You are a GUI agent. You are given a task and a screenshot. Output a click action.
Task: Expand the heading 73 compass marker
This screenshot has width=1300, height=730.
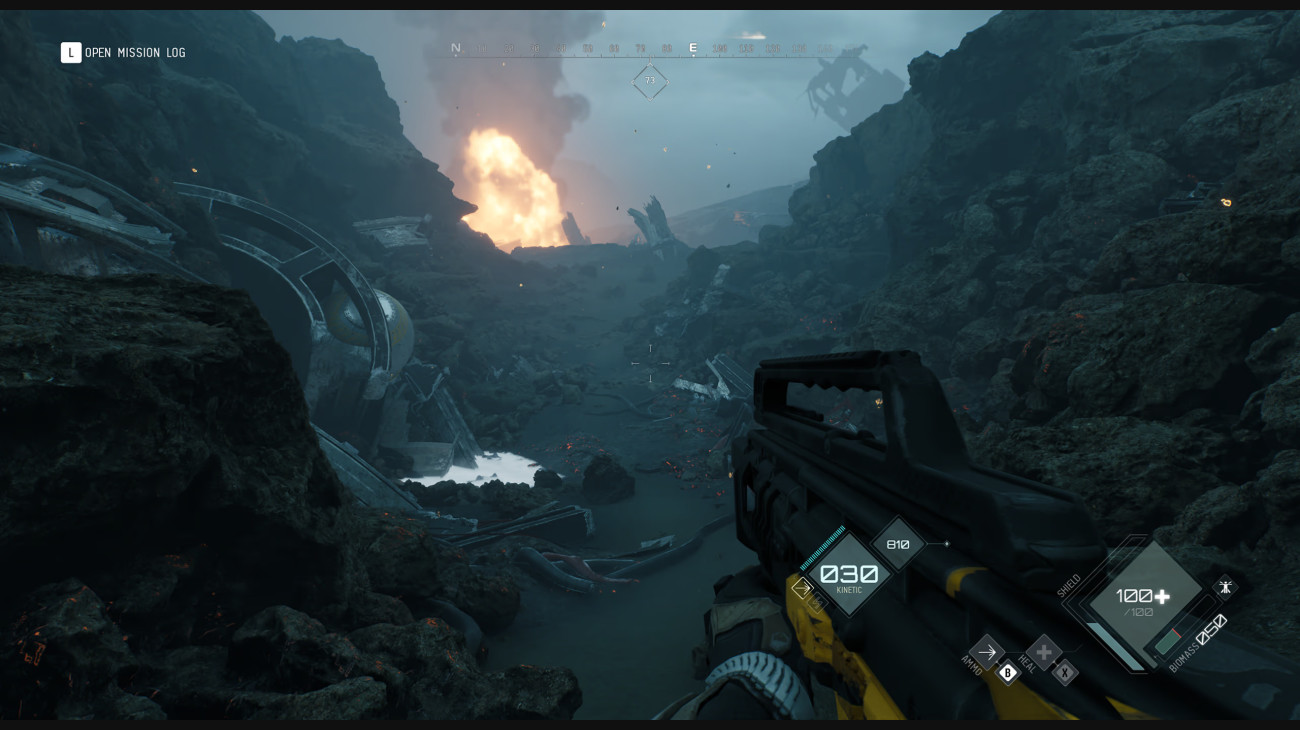coord(651,81)
